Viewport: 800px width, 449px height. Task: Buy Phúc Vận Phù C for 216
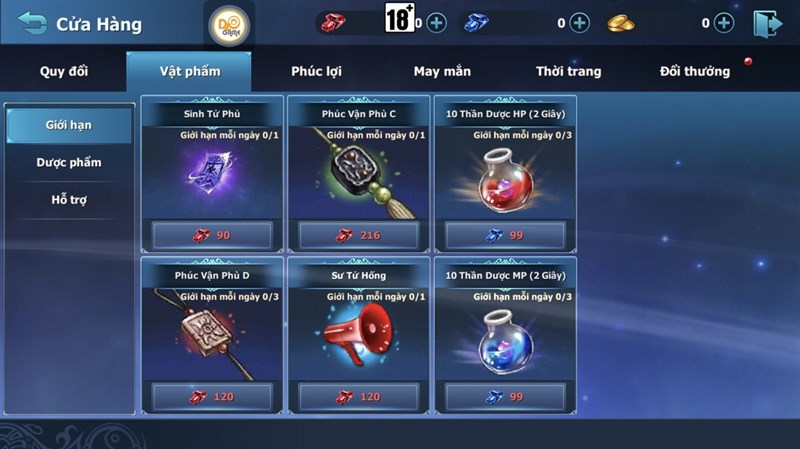358,235
